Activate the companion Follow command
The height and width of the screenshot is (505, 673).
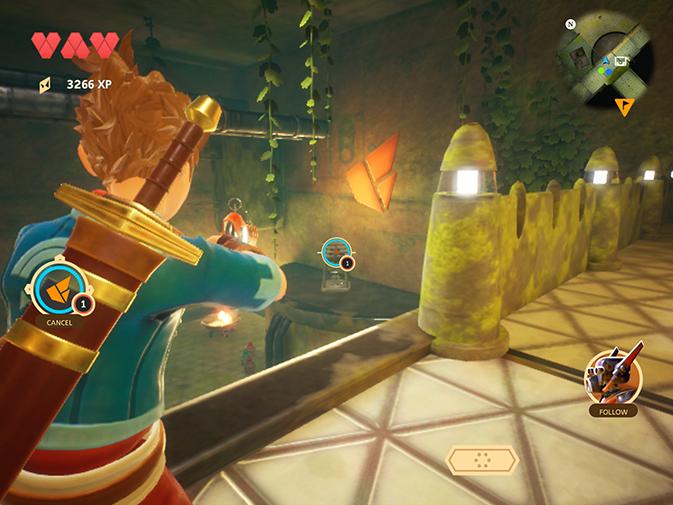tap(612, 377)
